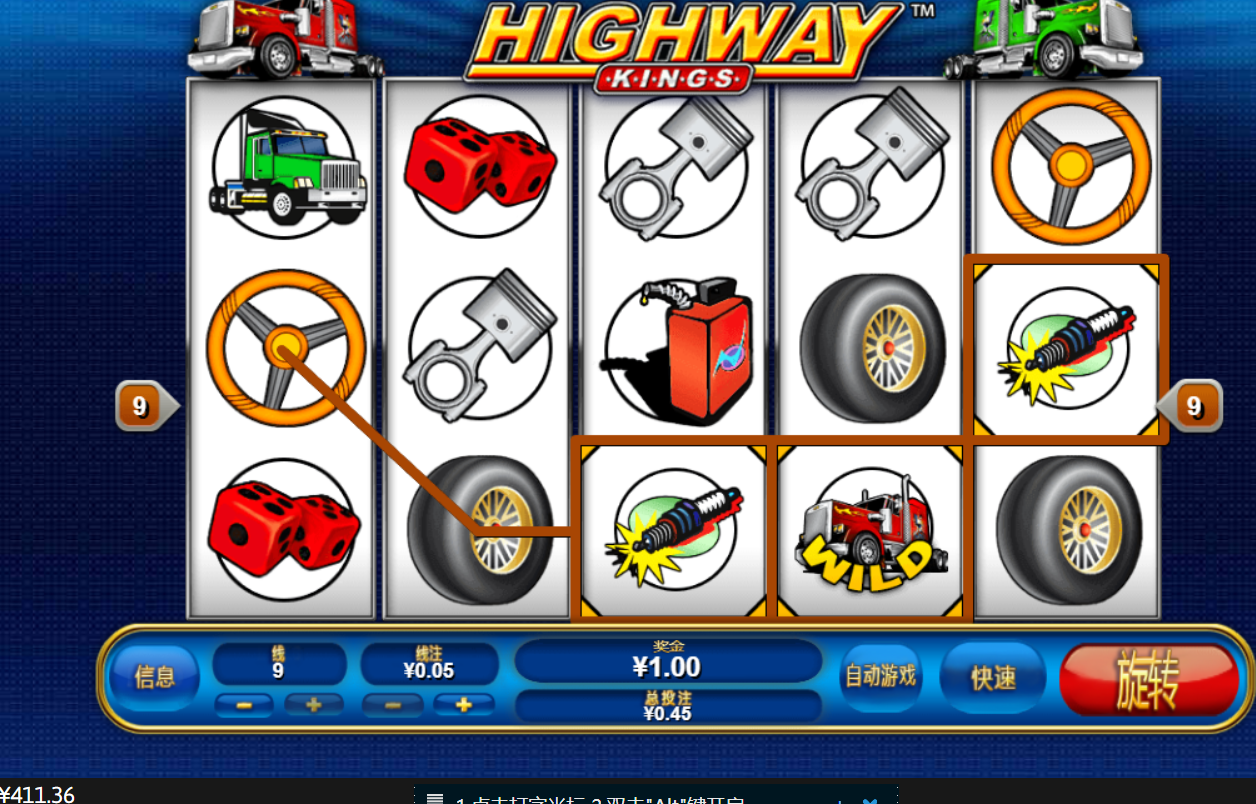
Task: Toggle the 快速 turbo speed button
Action: tap(993, 677)
